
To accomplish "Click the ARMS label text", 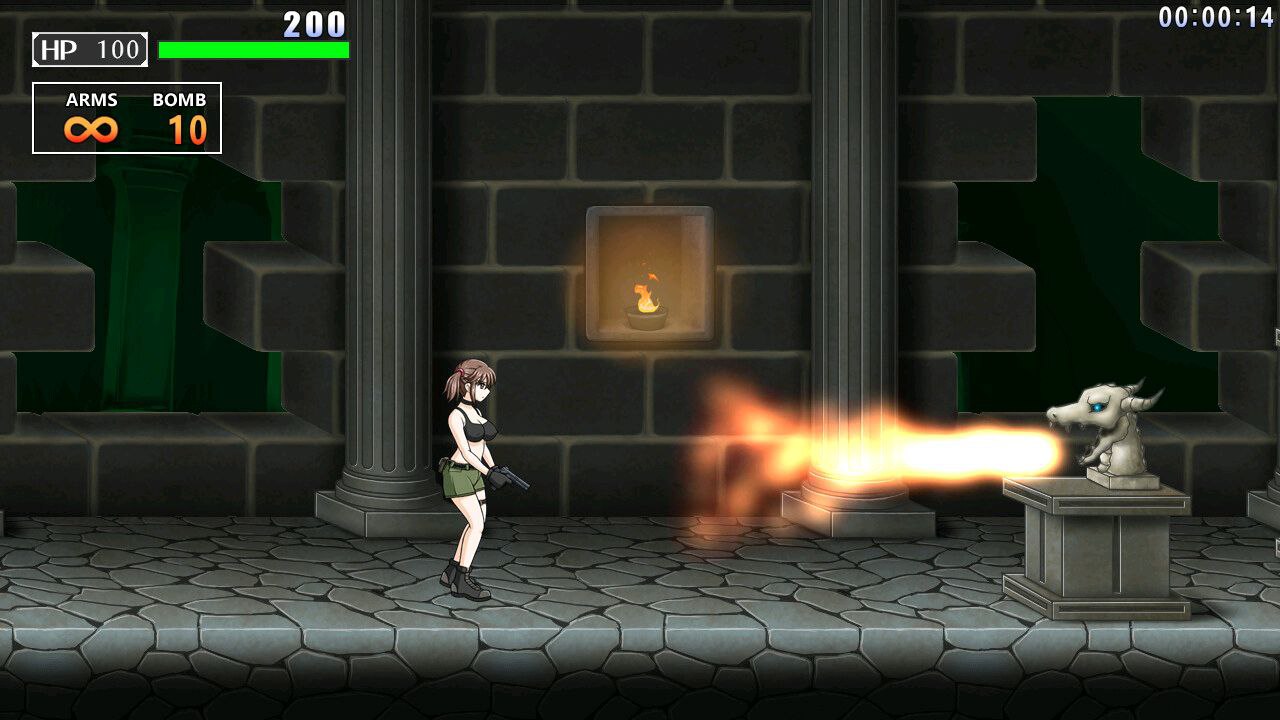I will coord(91,99).
